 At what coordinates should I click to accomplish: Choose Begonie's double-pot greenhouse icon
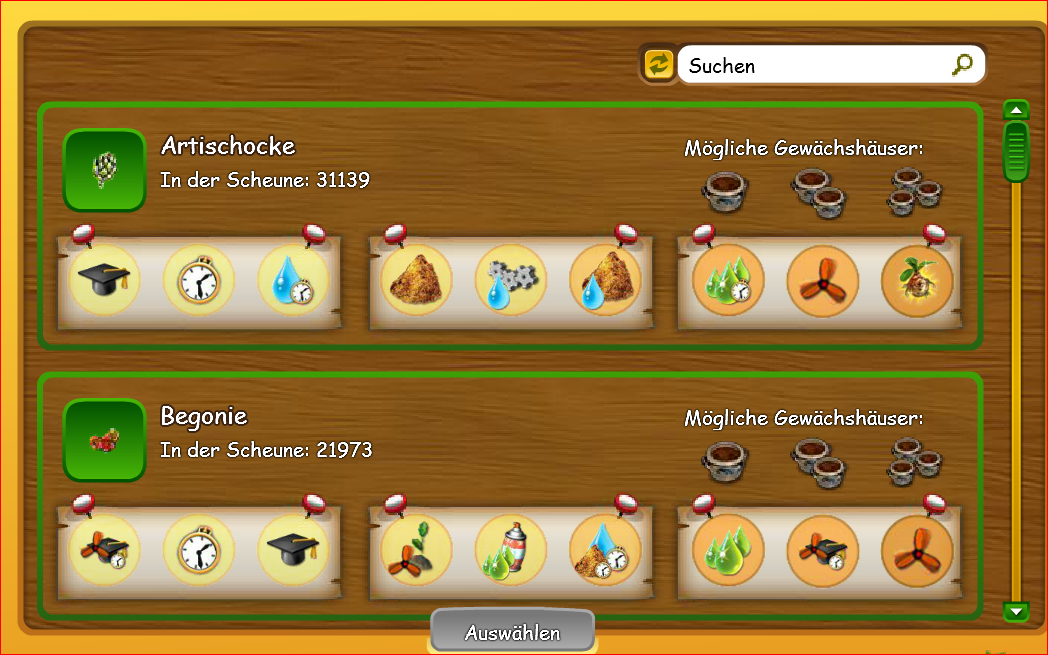coord(820,460)
